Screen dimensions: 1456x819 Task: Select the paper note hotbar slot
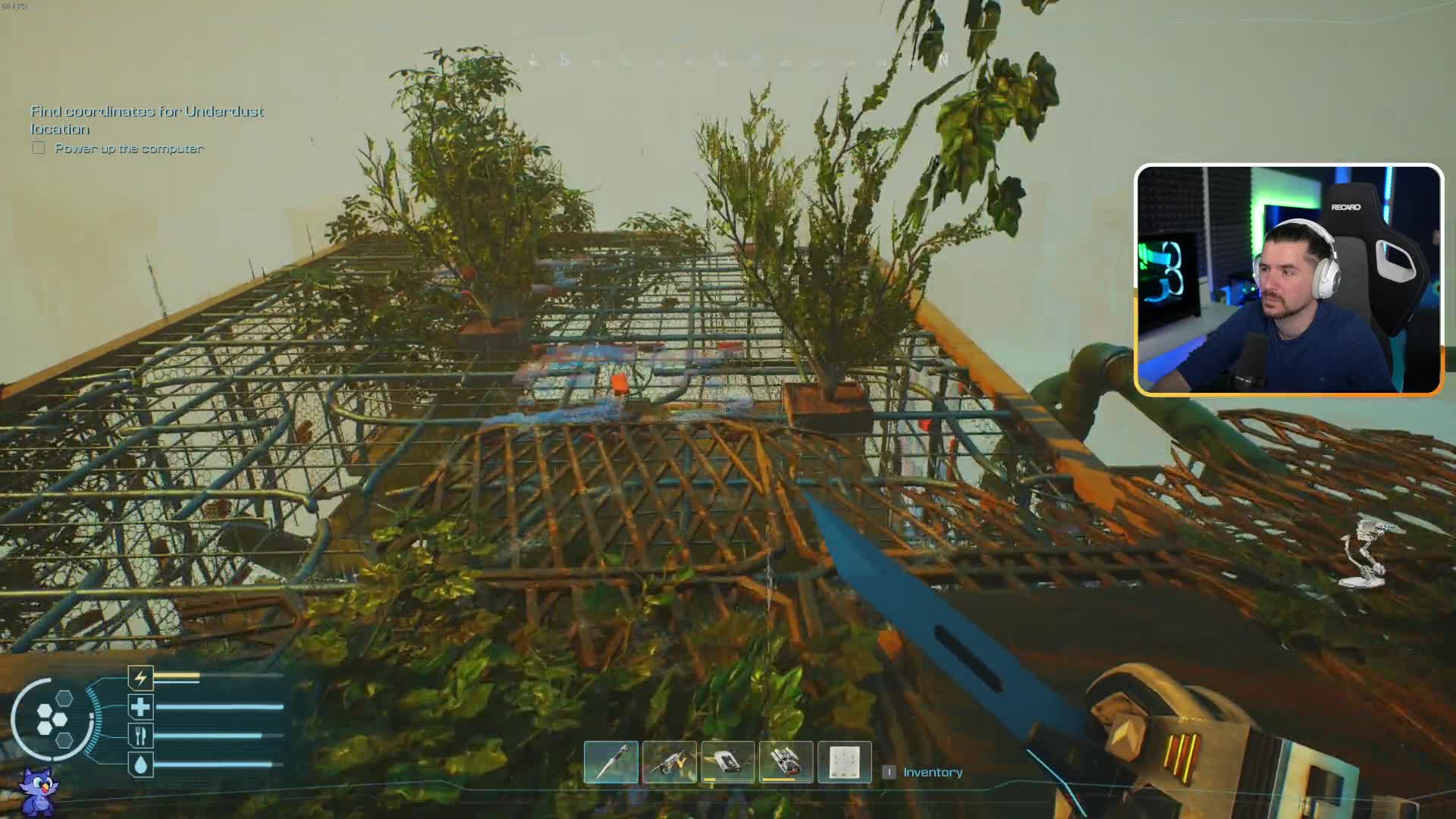point(844,762)
